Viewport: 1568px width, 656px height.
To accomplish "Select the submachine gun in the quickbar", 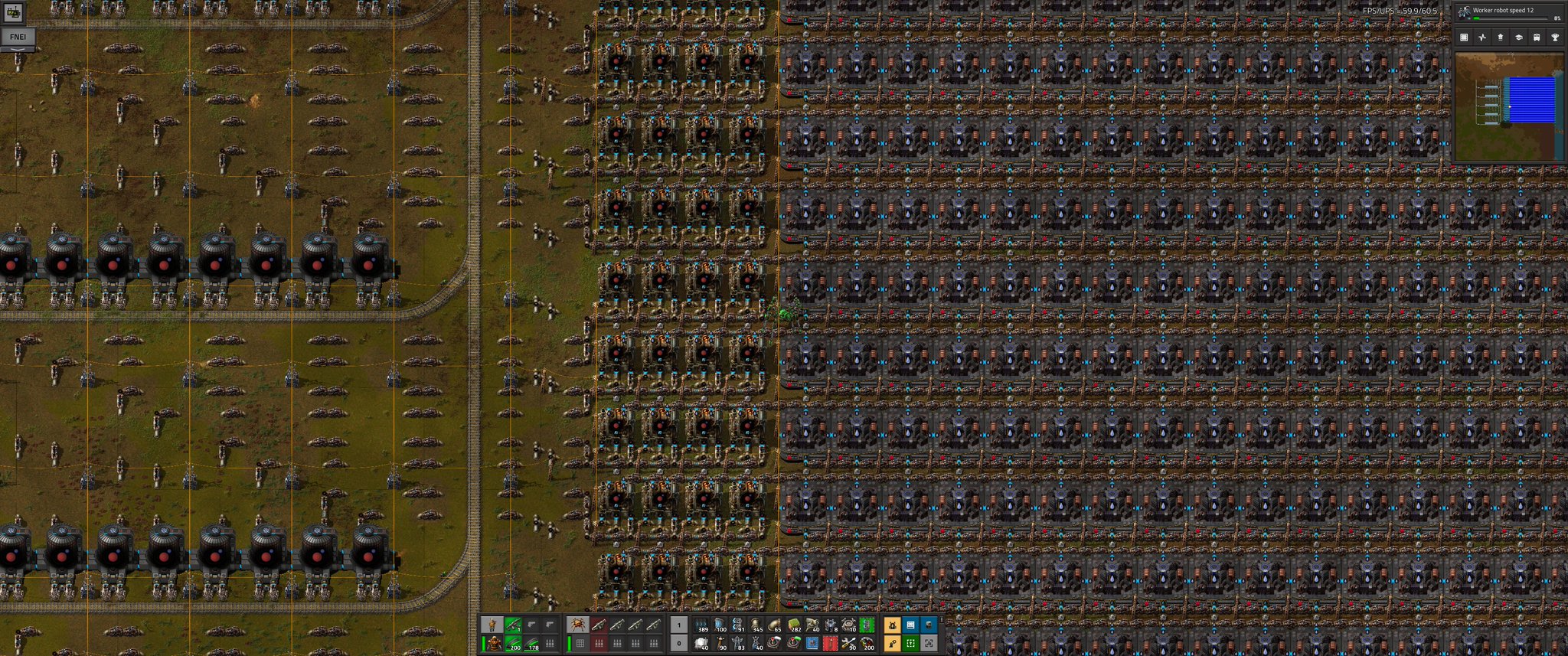I will pos(512,623).
